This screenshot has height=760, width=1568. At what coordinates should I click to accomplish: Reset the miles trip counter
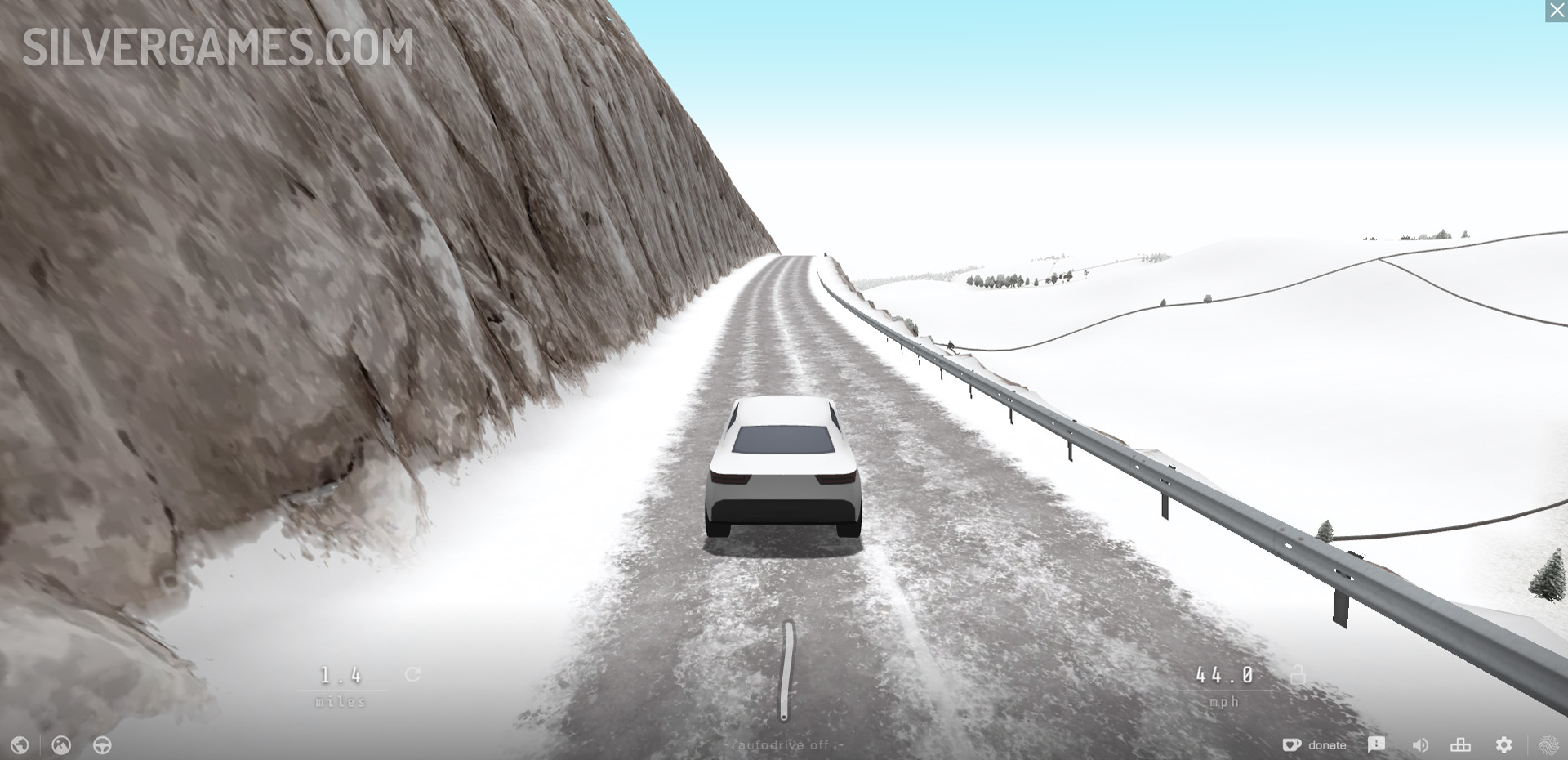(x=413, y=675)
